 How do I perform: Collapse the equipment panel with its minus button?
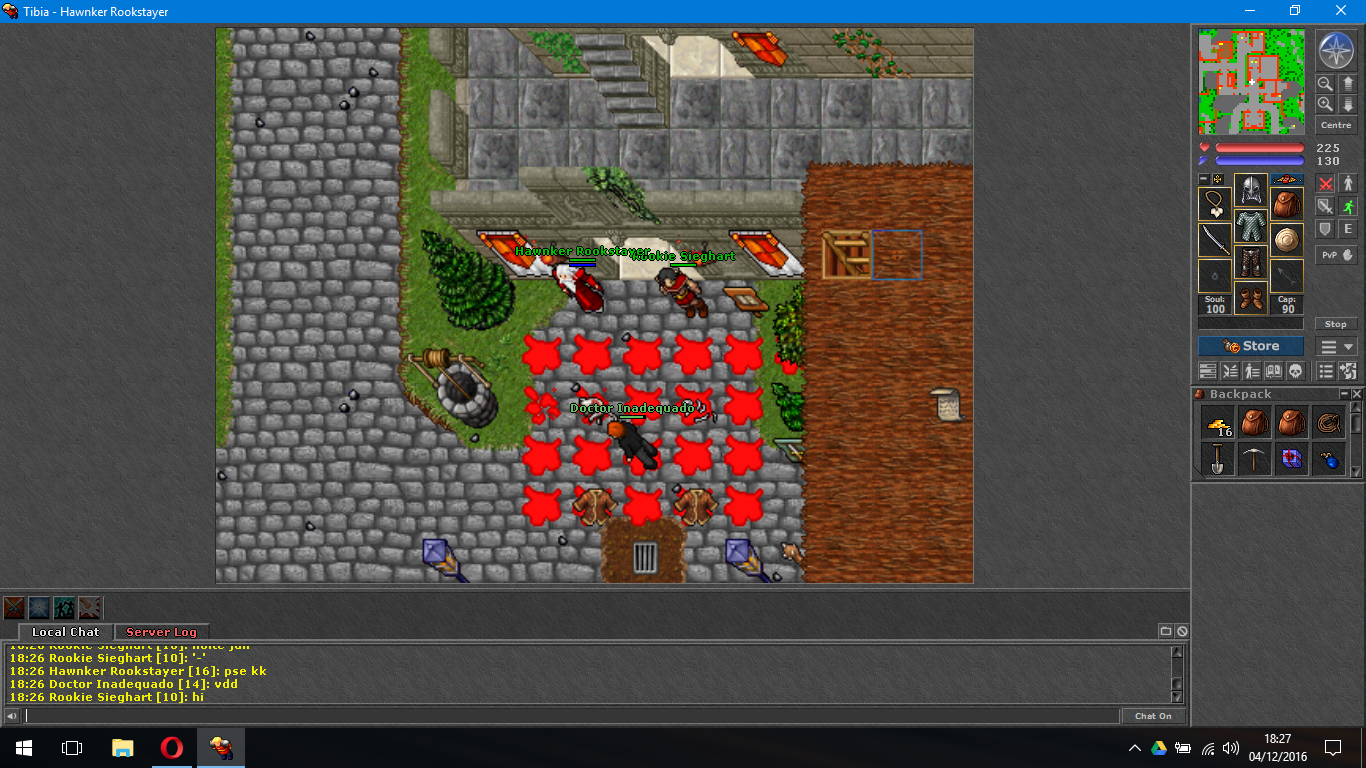click(1202, 180)
